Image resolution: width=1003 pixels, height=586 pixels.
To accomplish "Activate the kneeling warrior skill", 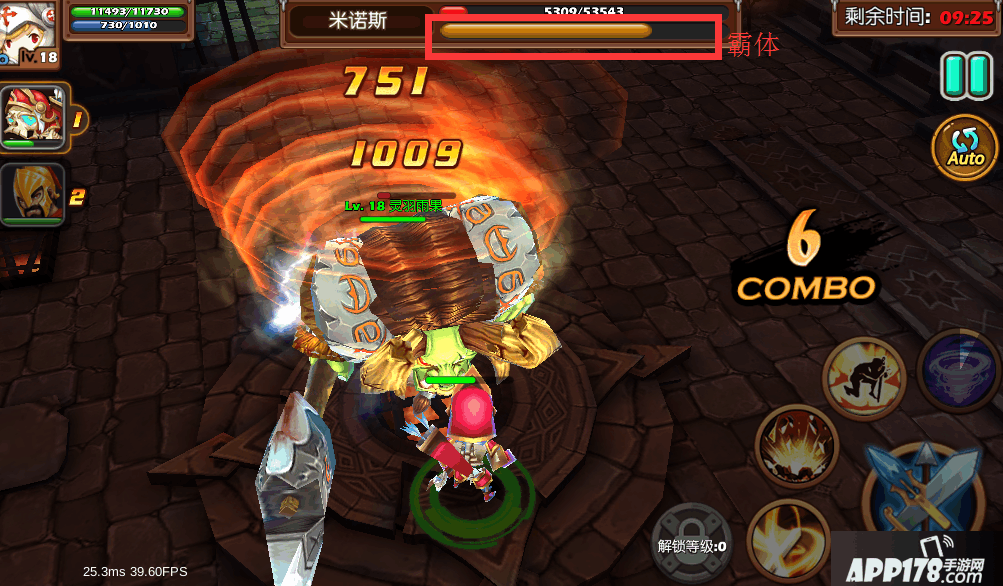I will click(863, 378).
